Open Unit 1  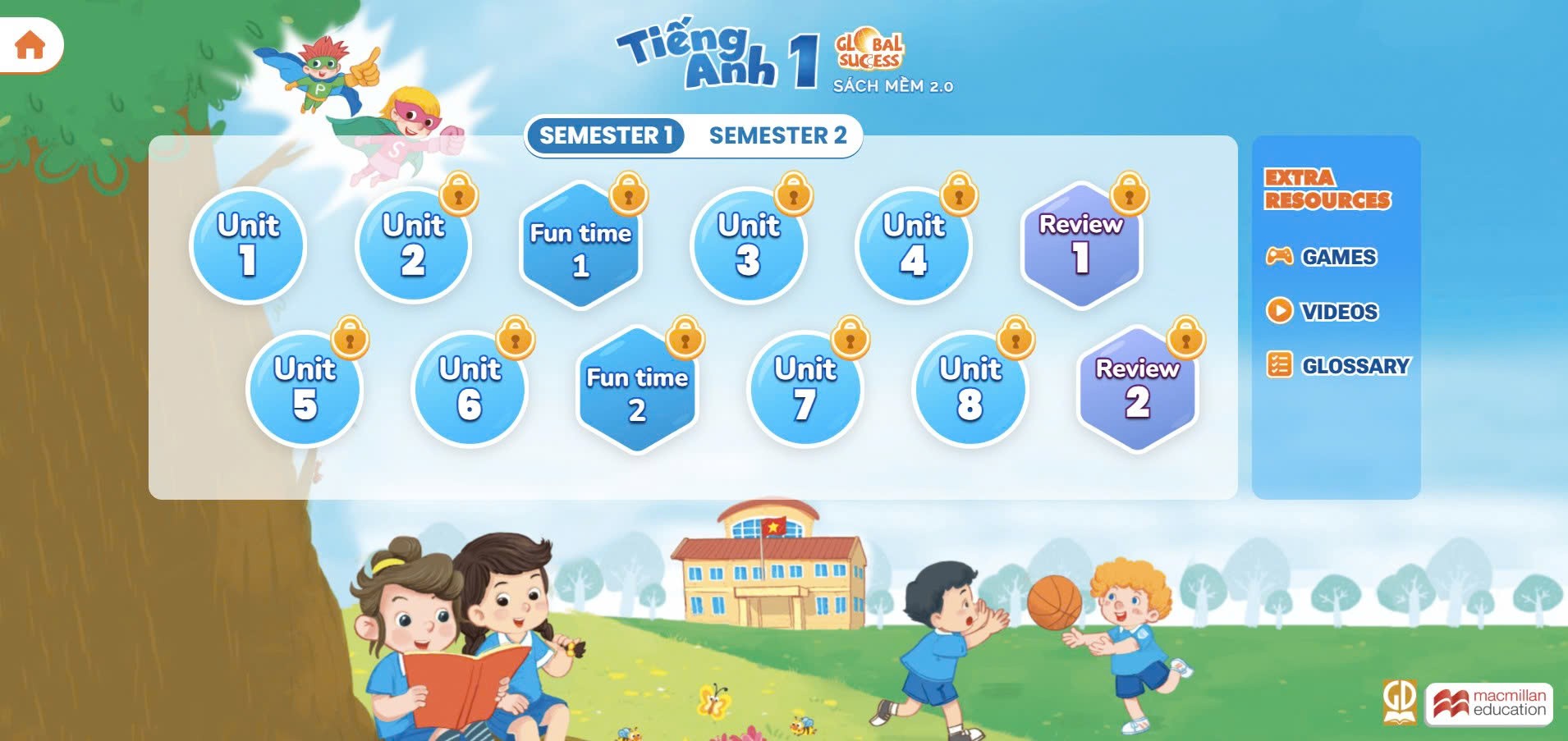click(x=248, y=245)
